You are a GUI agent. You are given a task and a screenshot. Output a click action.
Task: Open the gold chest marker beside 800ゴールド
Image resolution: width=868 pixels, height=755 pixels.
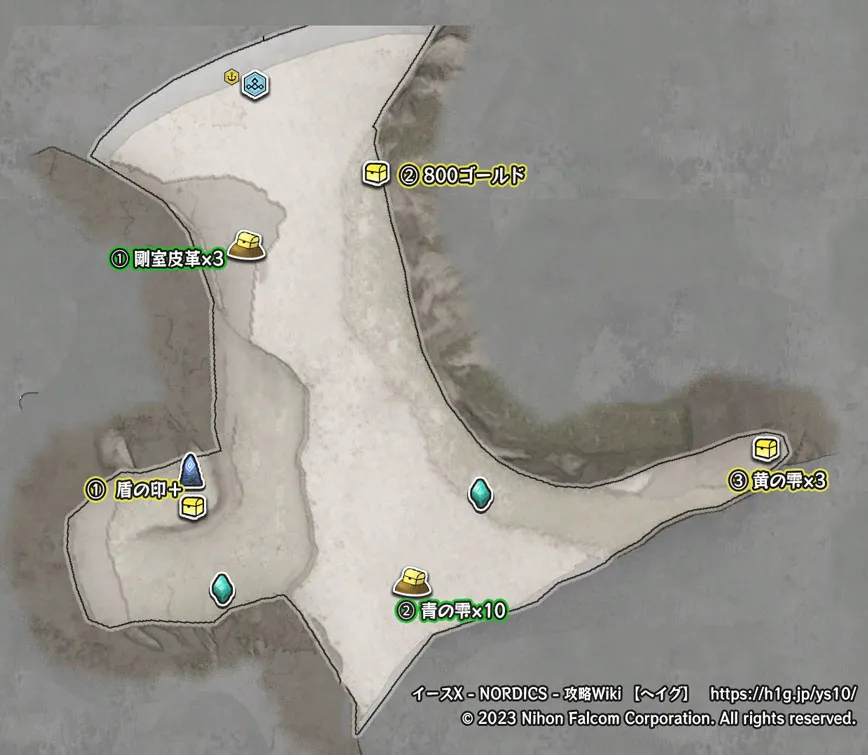(376, 175)
